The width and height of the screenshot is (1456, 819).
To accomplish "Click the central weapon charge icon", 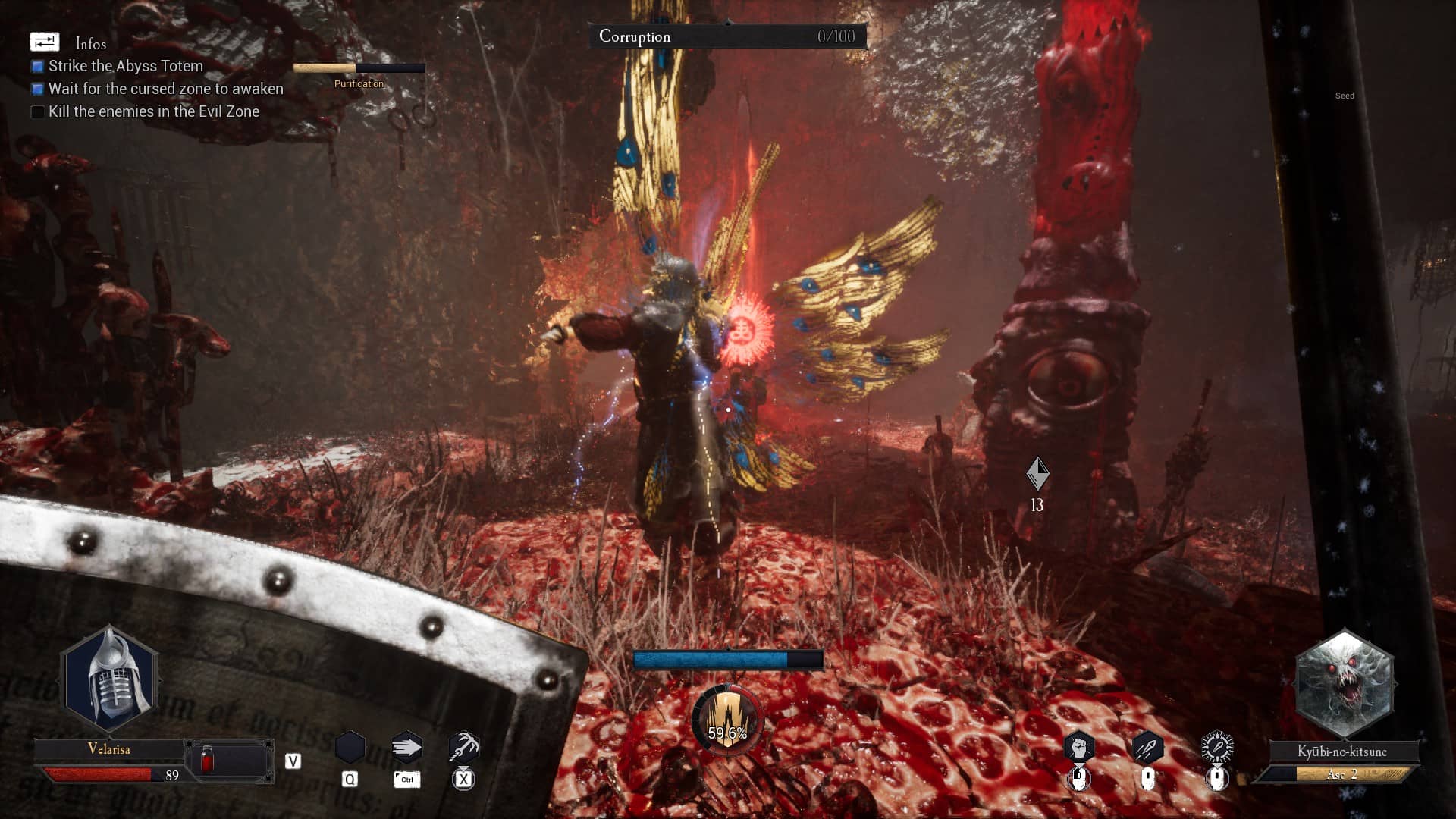I will pyautogui.click(x=727, y=719).
